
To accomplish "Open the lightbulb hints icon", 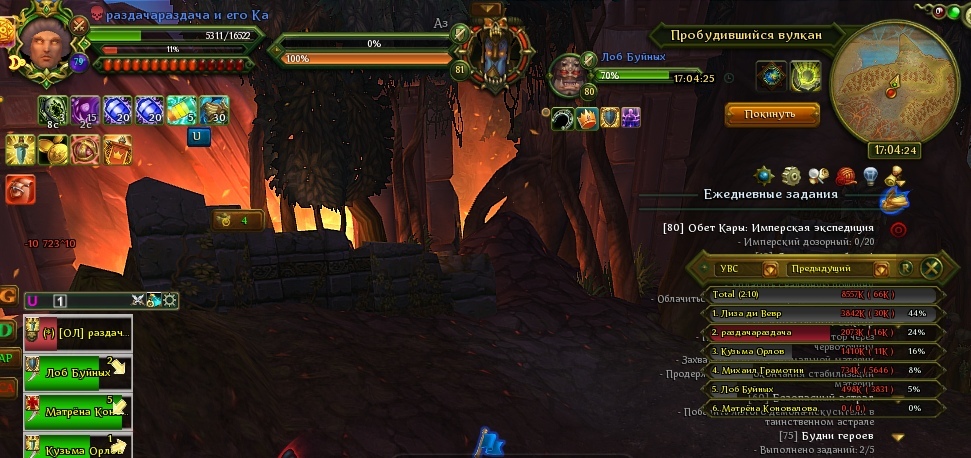I will 870,176.
